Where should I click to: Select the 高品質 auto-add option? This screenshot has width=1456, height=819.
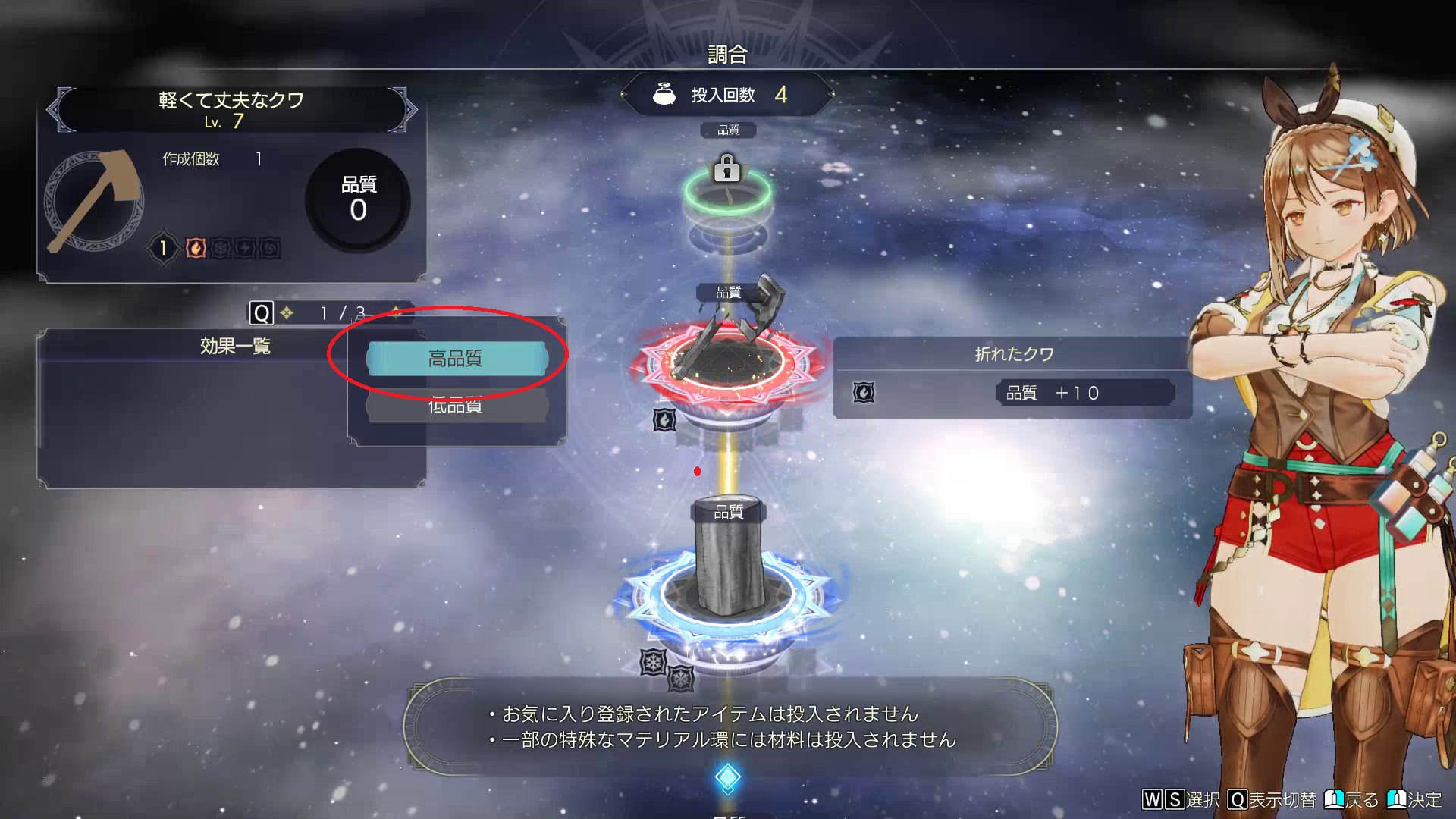pos(456,359)
